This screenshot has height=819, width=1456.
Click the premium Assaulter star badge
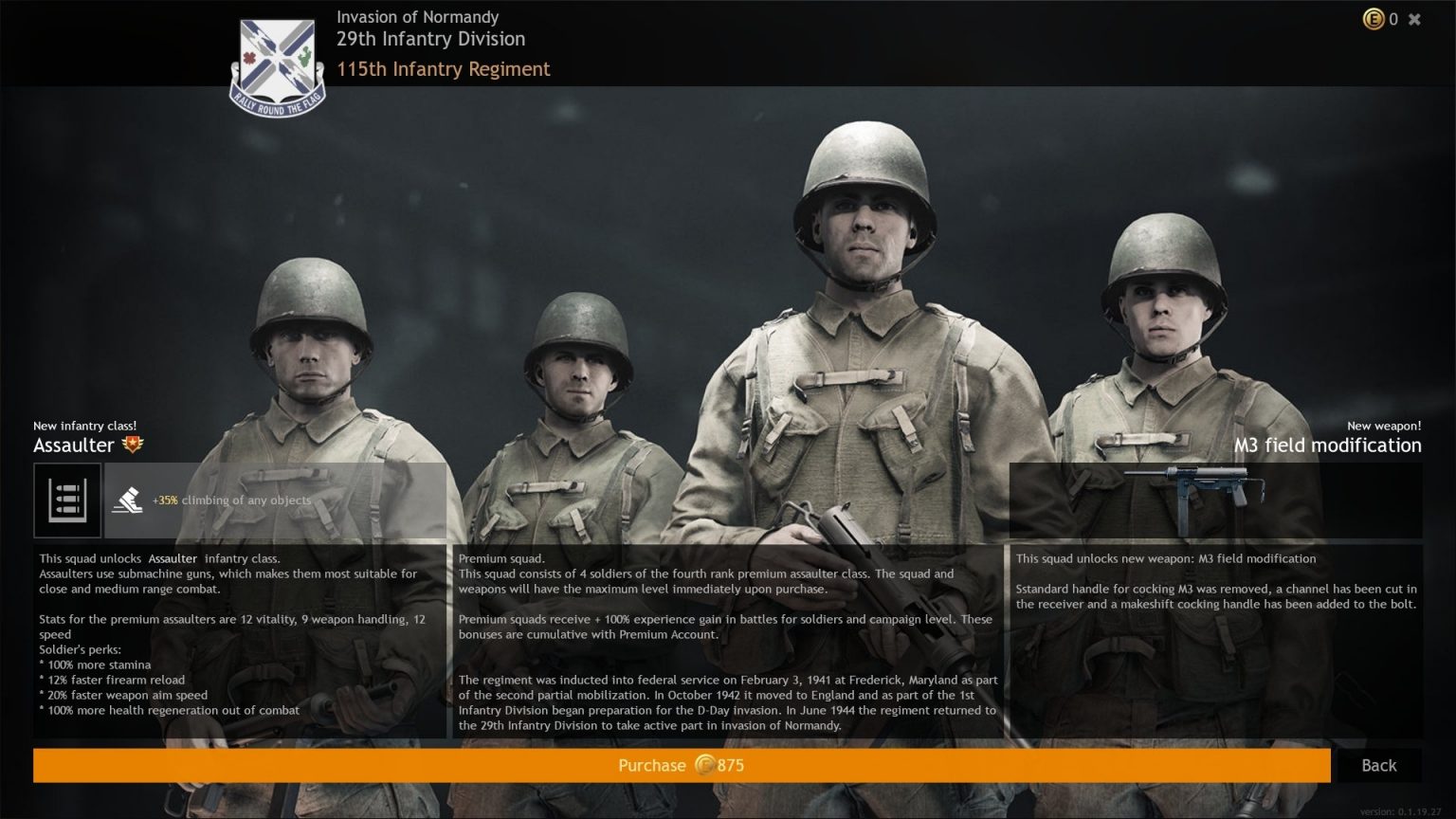click(x=133, y=442)
